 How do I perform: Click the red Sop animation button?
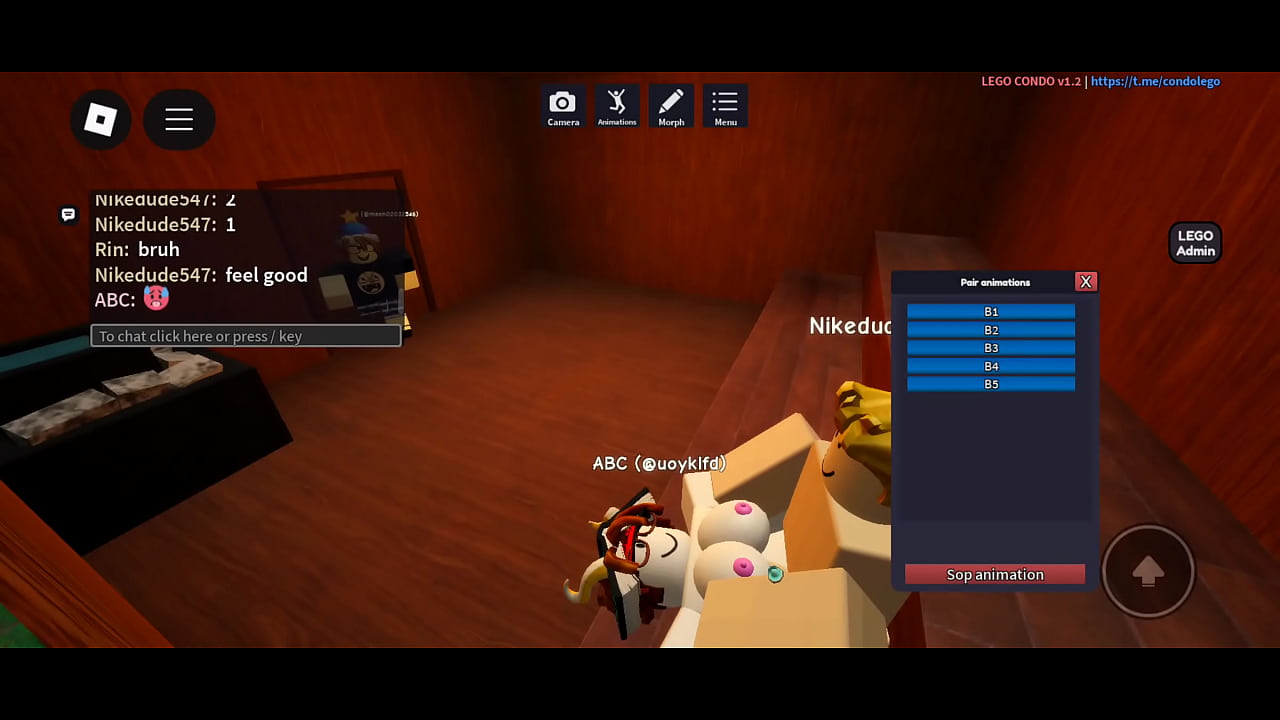tap(995, 574)
